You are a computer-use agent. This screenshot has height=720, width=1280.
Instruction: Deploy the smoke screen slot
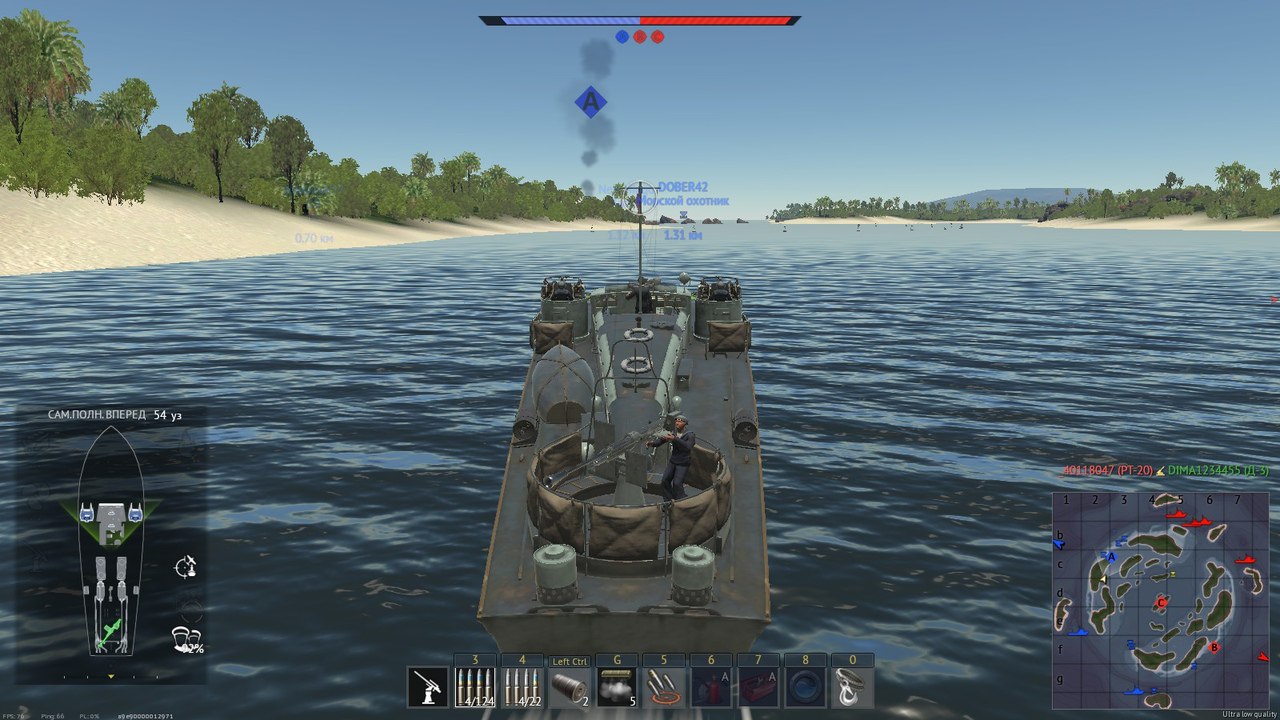(x=618, y=688)
